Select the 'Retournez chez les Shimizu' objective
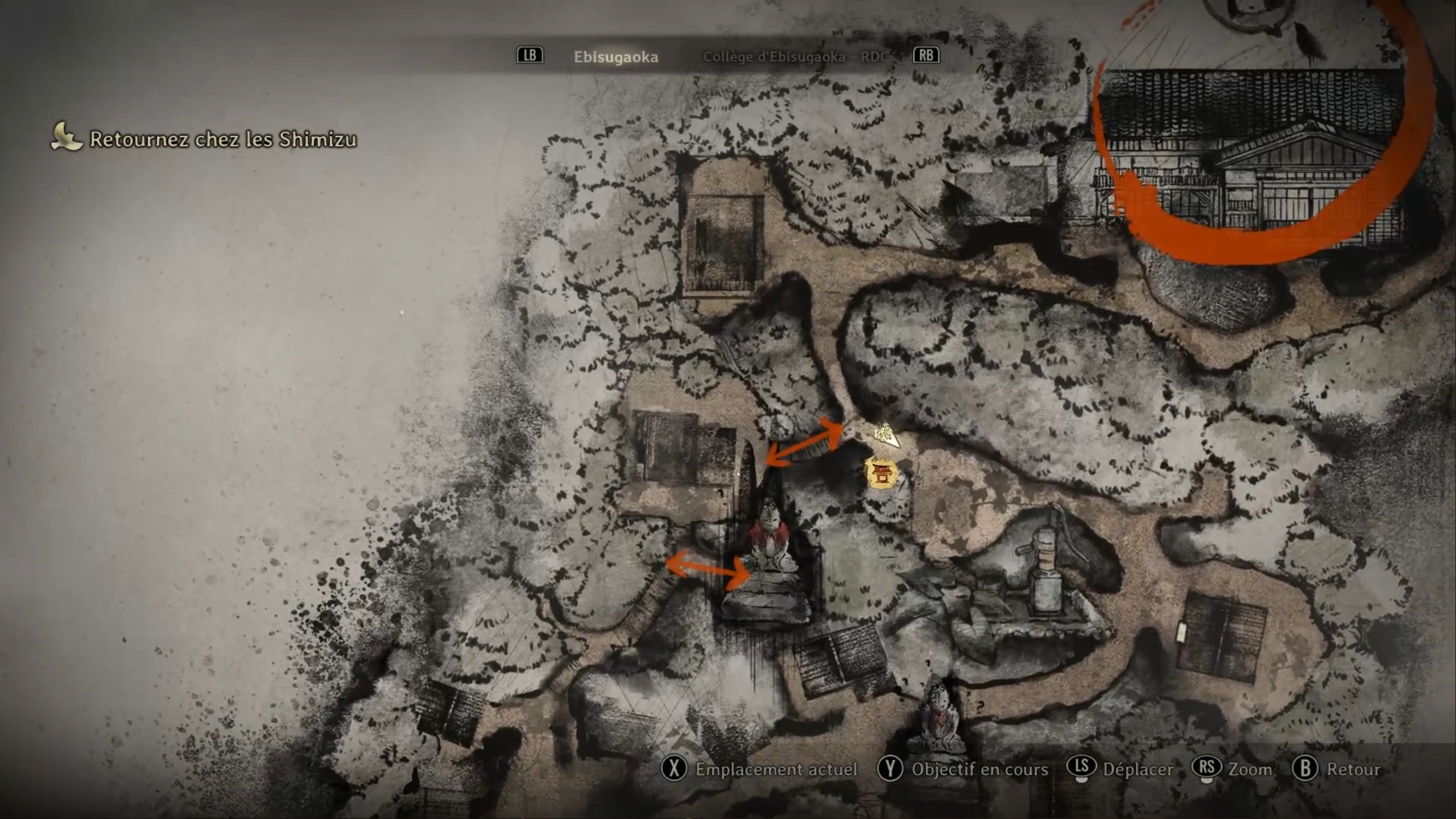This screenshot has width=1456, height=819. point(223,139)
